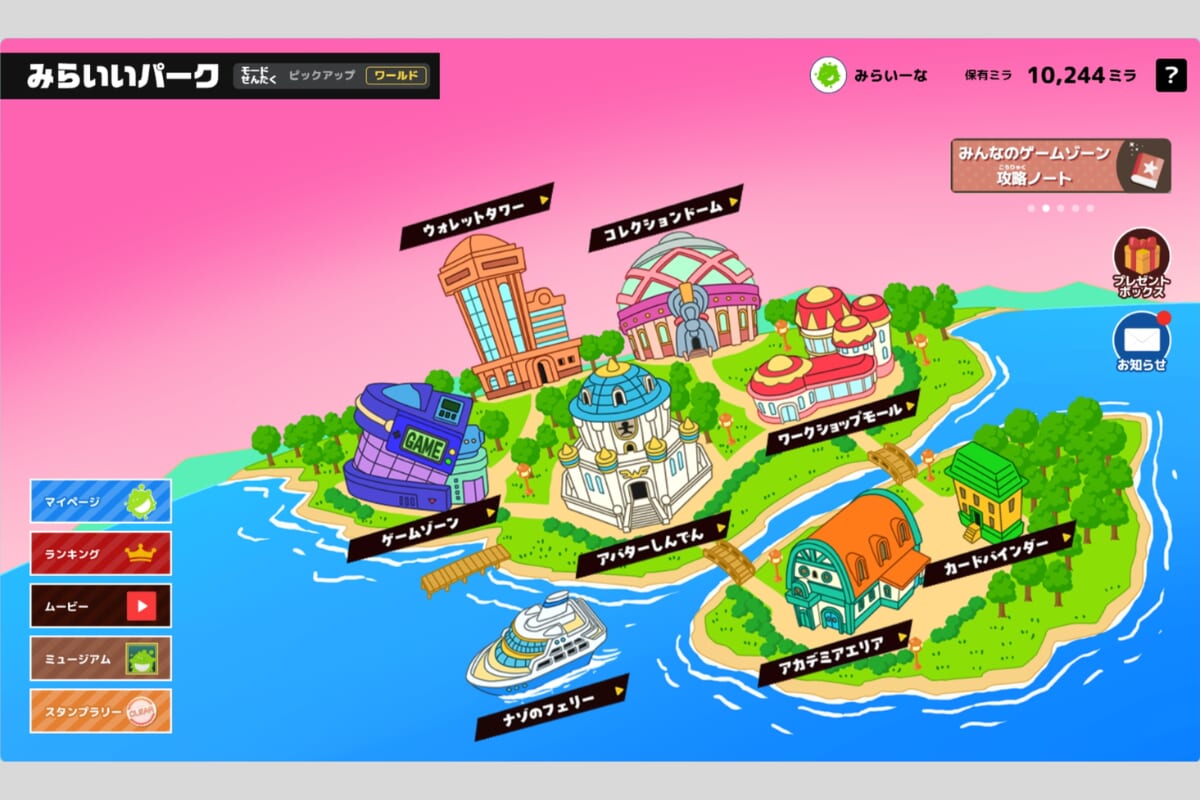Open the 攻略ノート banner
Viewport: 1200px width, 800px height.
pyautogui.click(x=1060, y=166)
